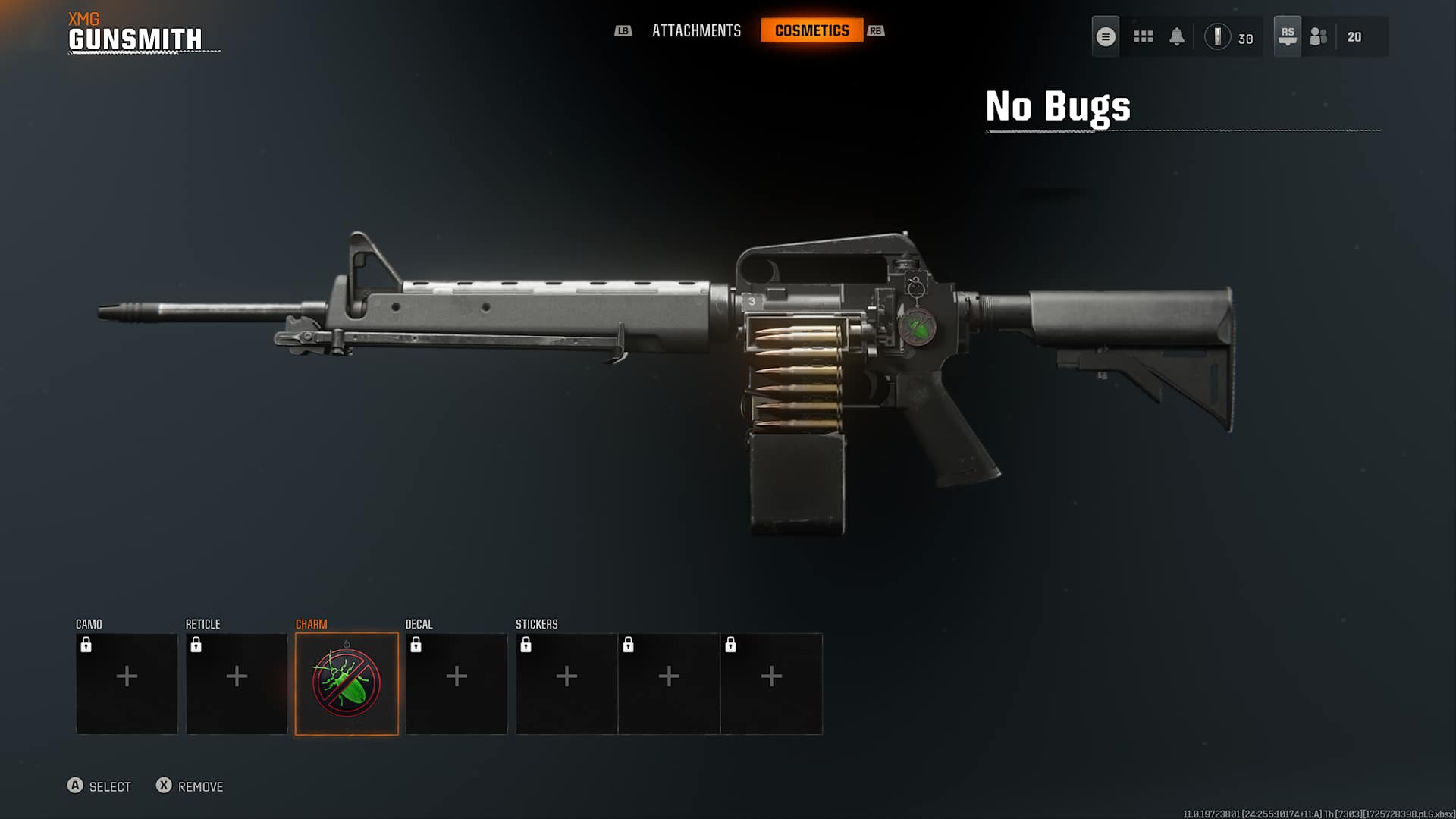Open the friends list via the players icon
Viewport: 1456px width, 819px height.
coord(1317,36)
